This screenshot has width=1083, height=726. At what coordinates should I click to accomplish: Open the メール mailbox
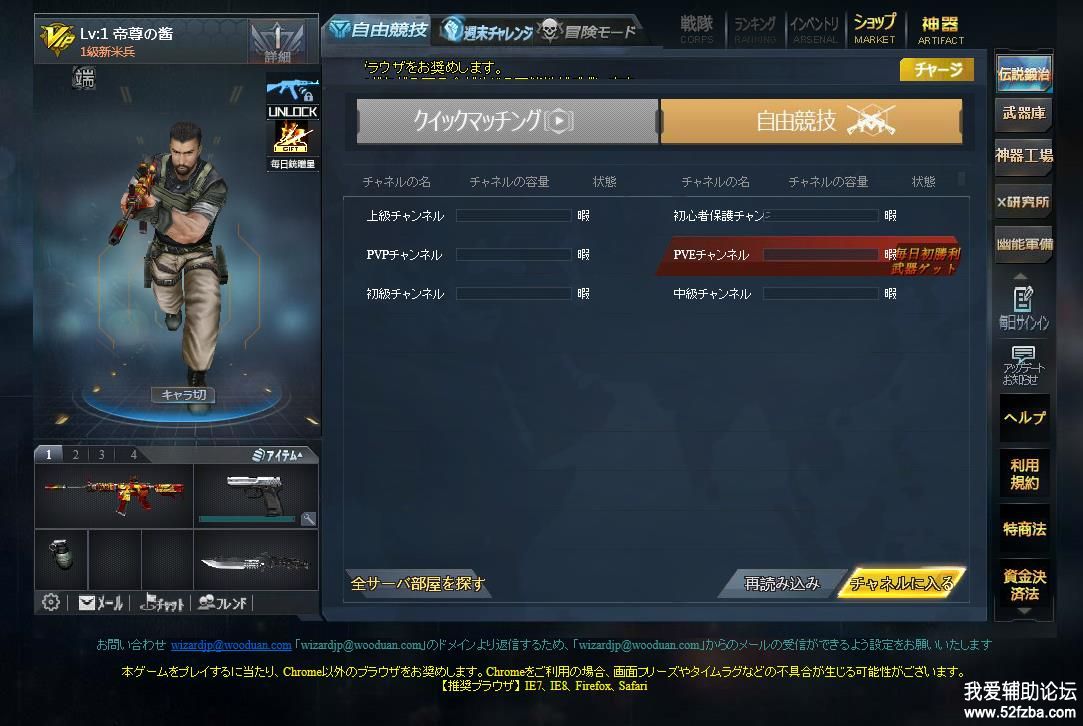[101, 603]
